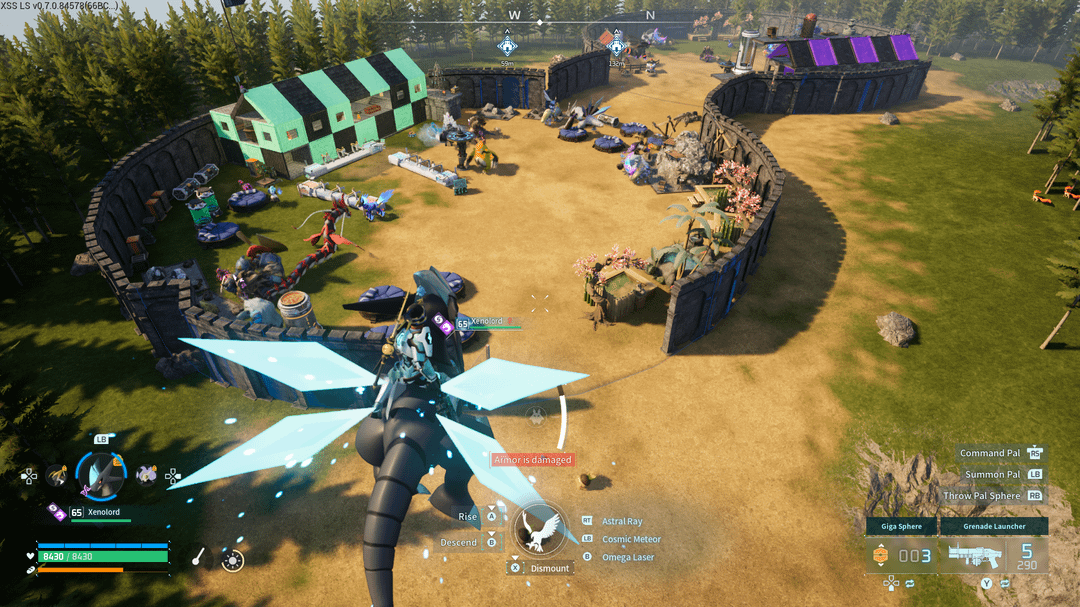Choose the left yellow-crested party Pal portrait
1080x607 pixels.
click(57, 475)
